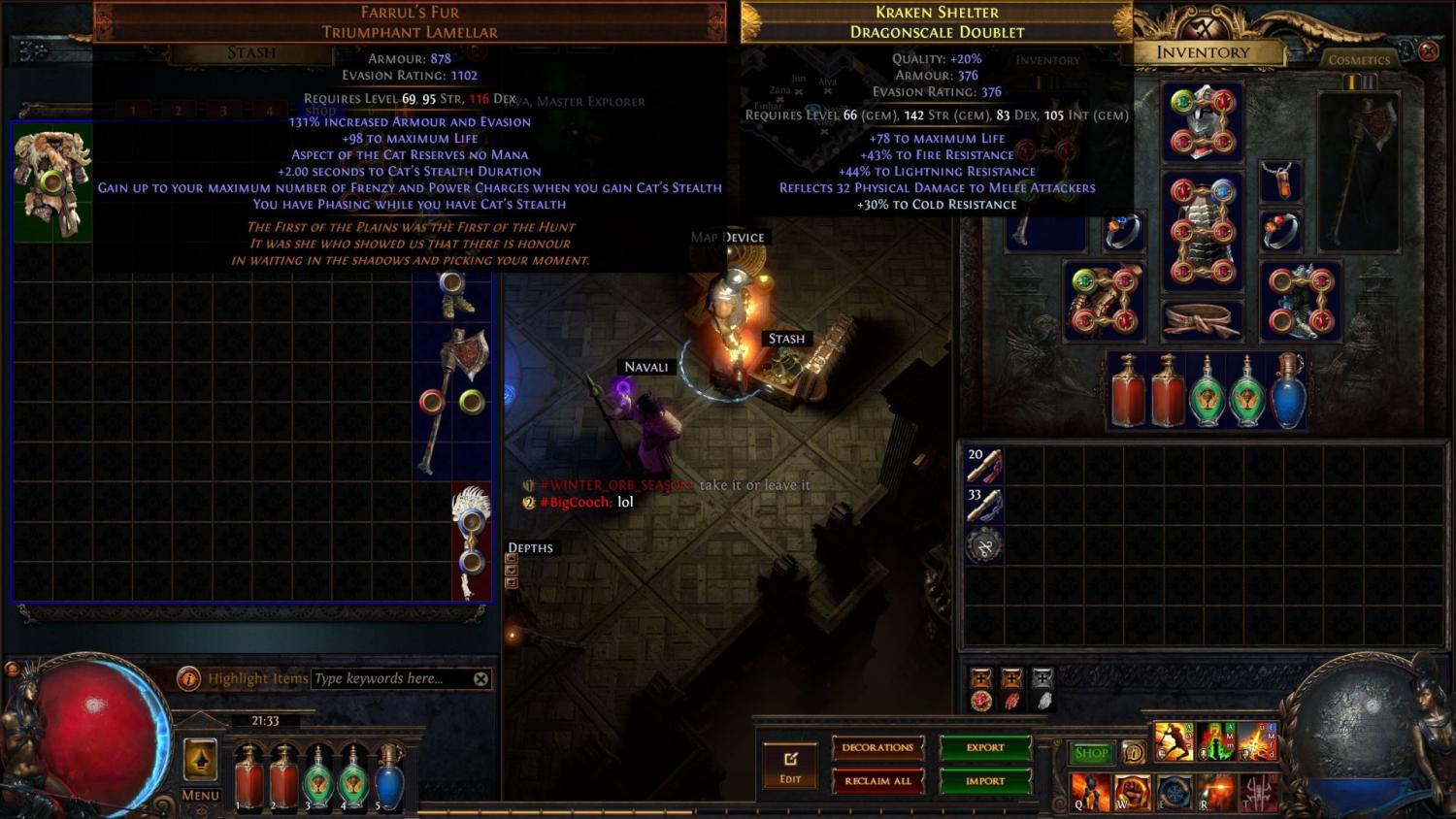
Task: Select the equipped amulet slot
Action: coord(1281,180)
